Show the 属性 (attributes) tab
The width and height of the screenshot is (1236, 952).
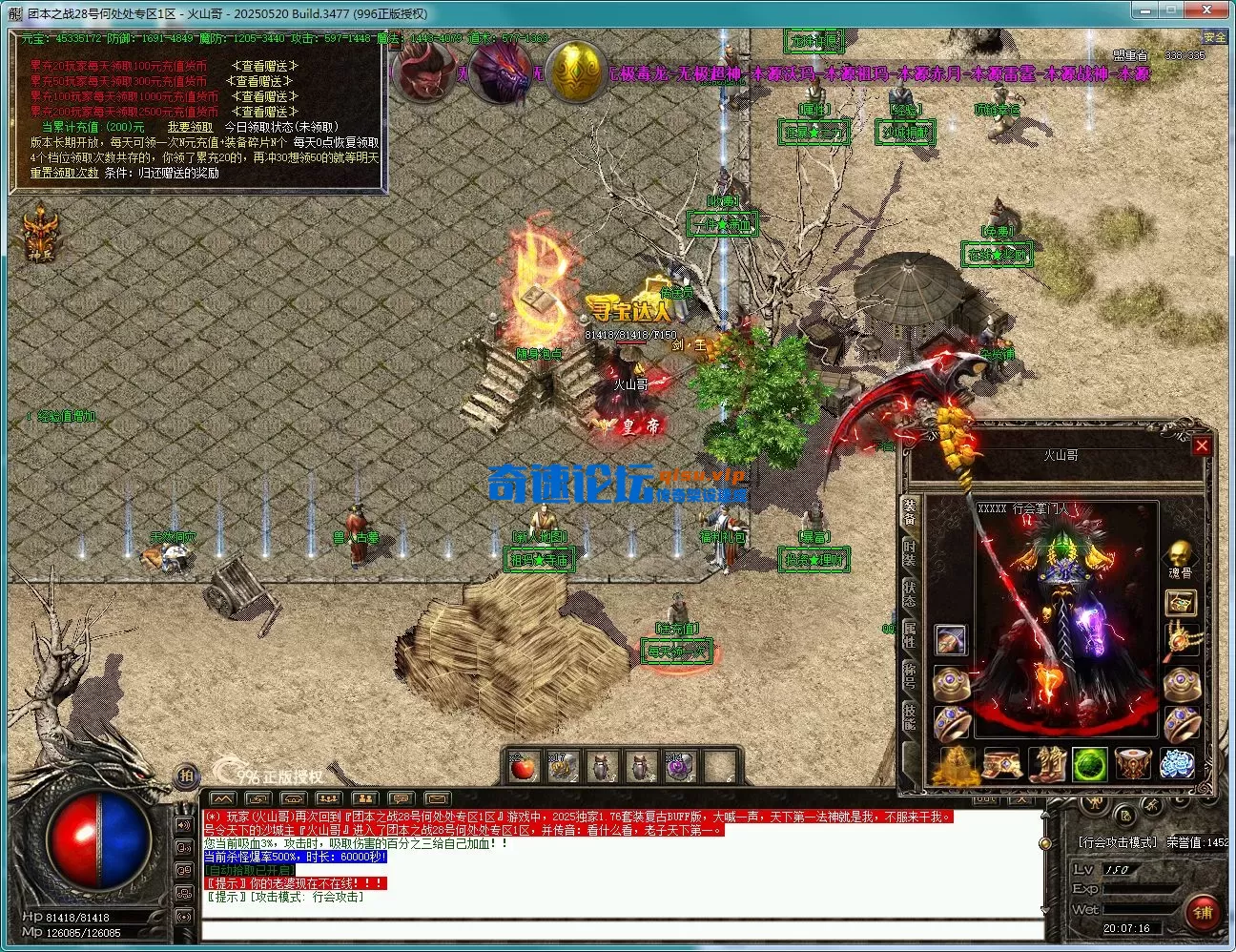tap(910, 635)
